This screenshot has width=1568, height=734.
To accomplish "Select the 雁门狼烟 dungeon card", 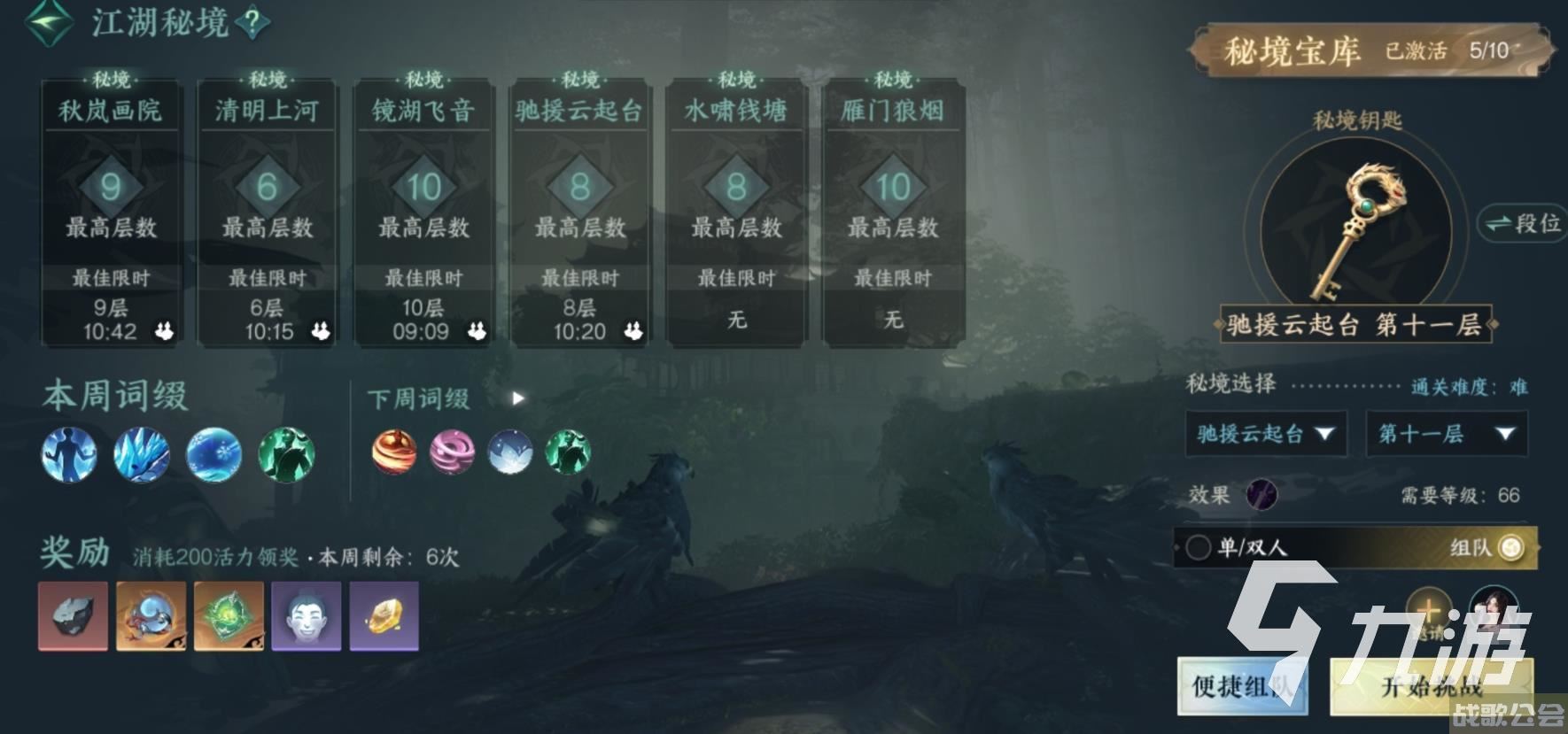I will point(892,204).
